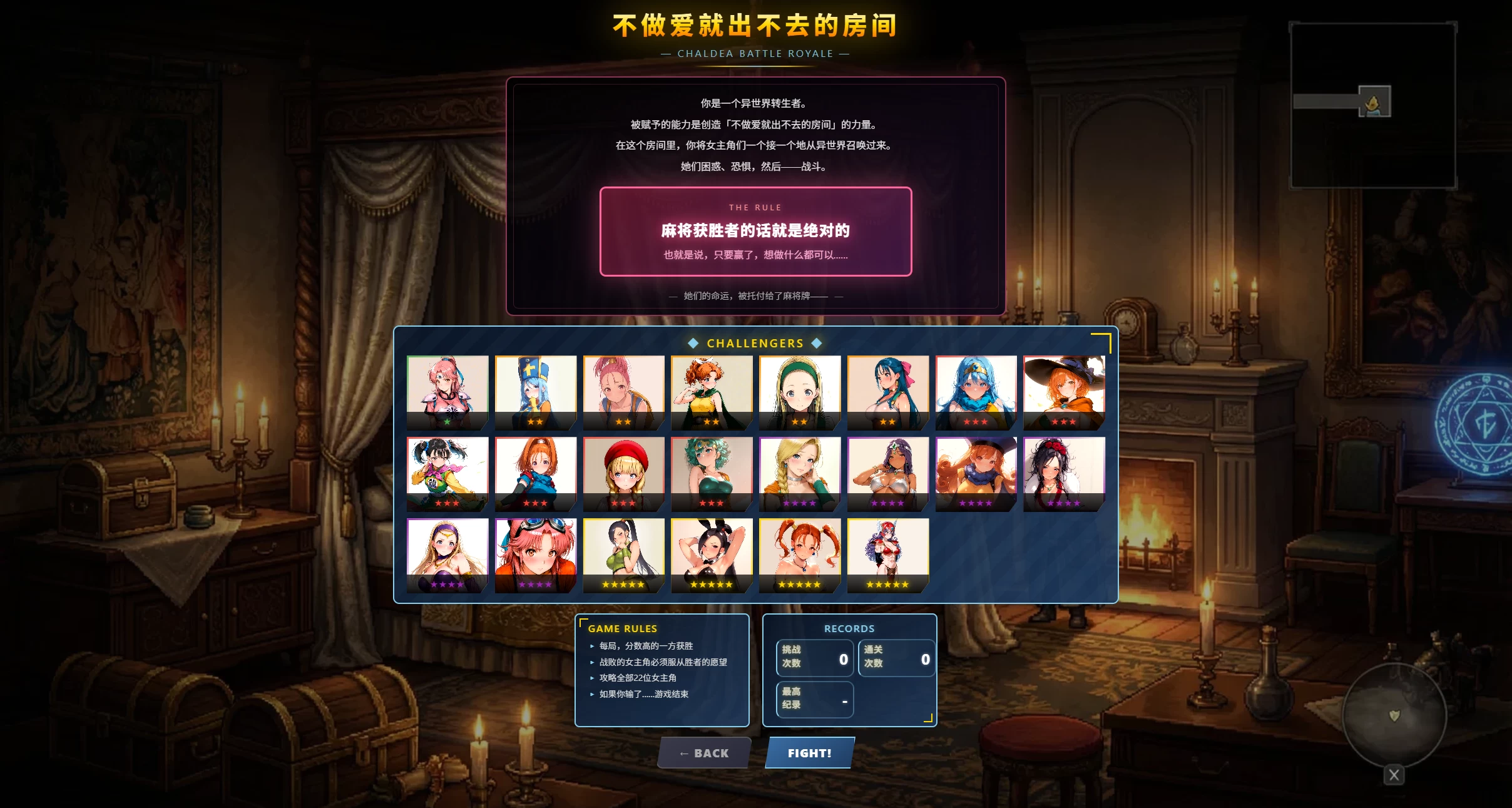
Task: Click the player marker on the top-right minimap
Action: [1374, 102]
